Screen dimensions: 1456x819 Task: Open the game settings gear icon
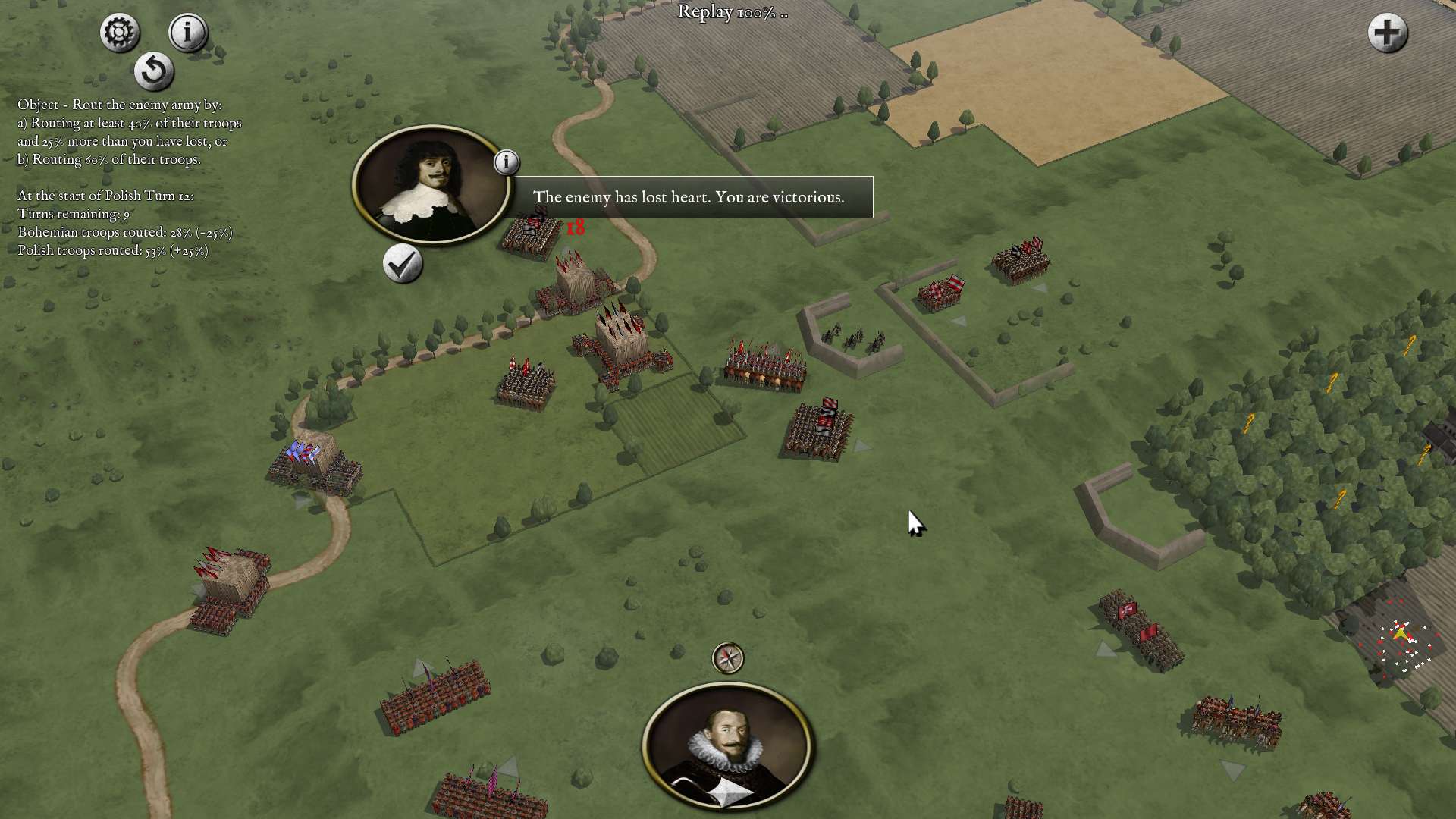tap(118, 32)
